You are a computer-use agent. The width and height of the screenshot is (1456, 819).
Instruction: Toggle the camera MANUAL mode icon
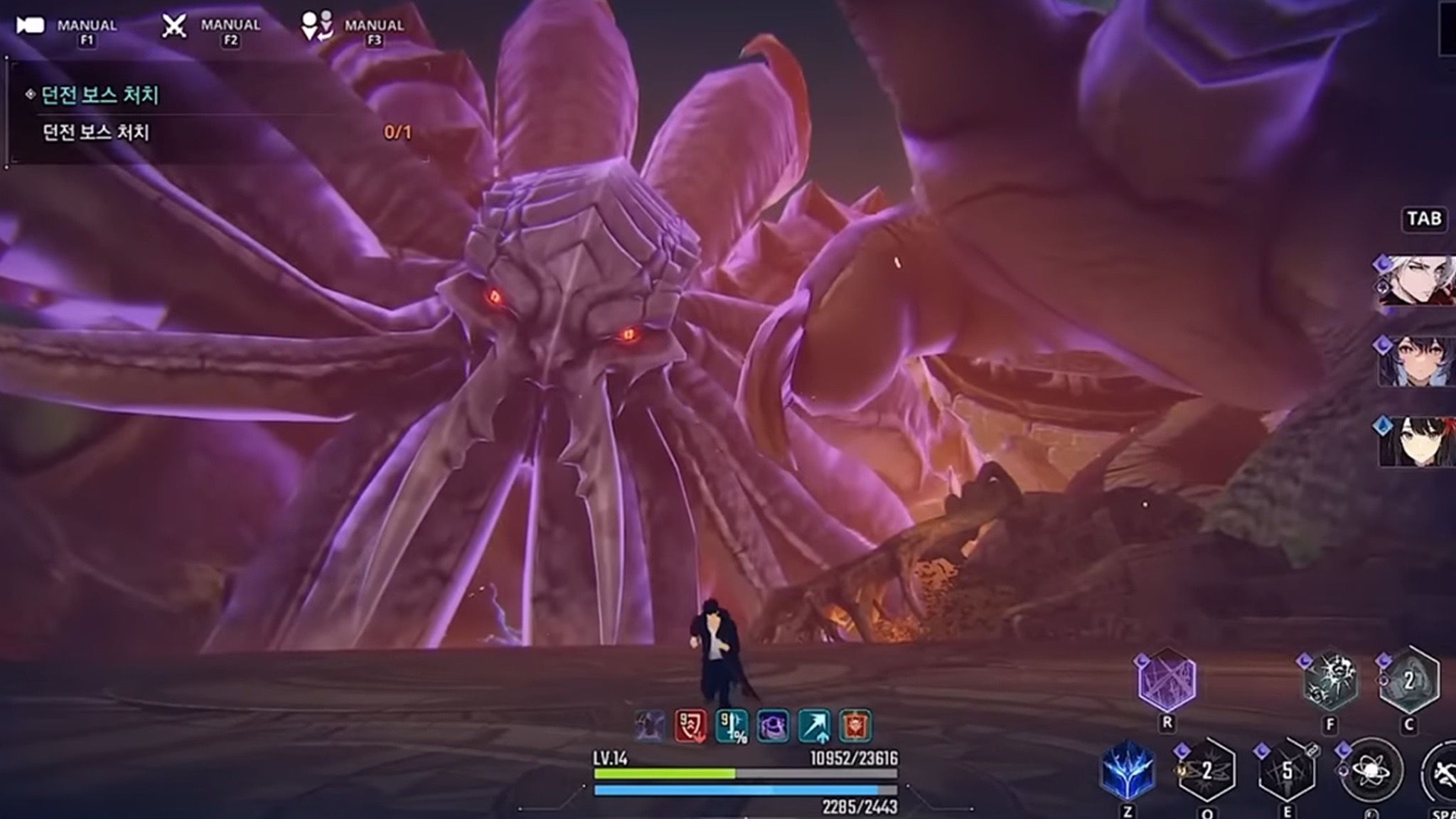(31, 26)
